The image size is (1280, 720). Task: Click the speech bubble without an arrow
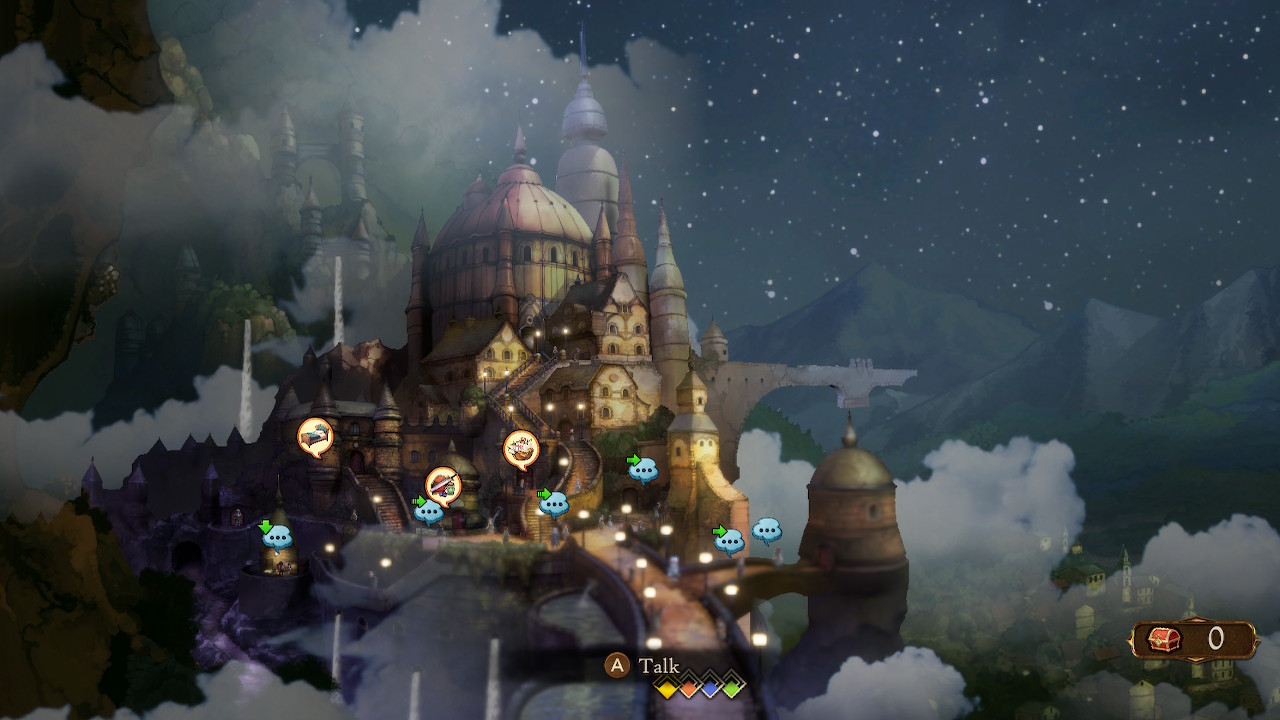767,530
